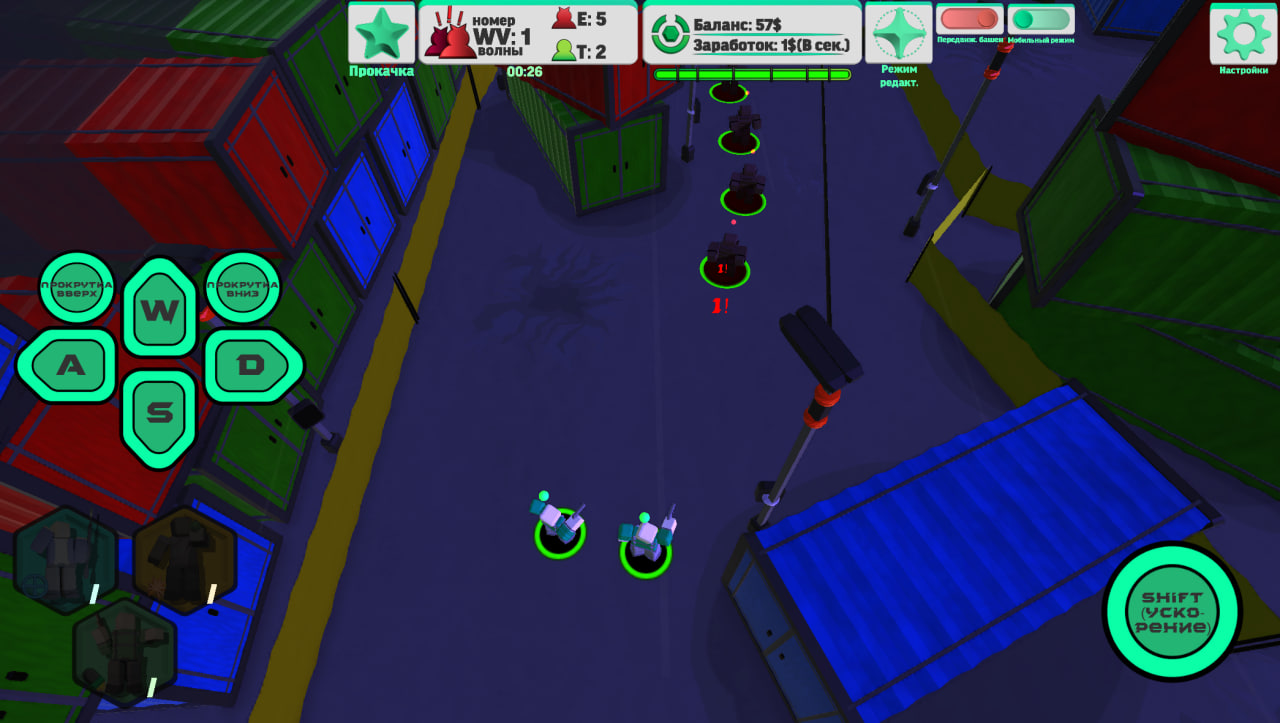The width and height of the screenshot is (1280, 723).
Task: Disable the Мобильный режим toggle
Action: click(x=1038, y=18)
